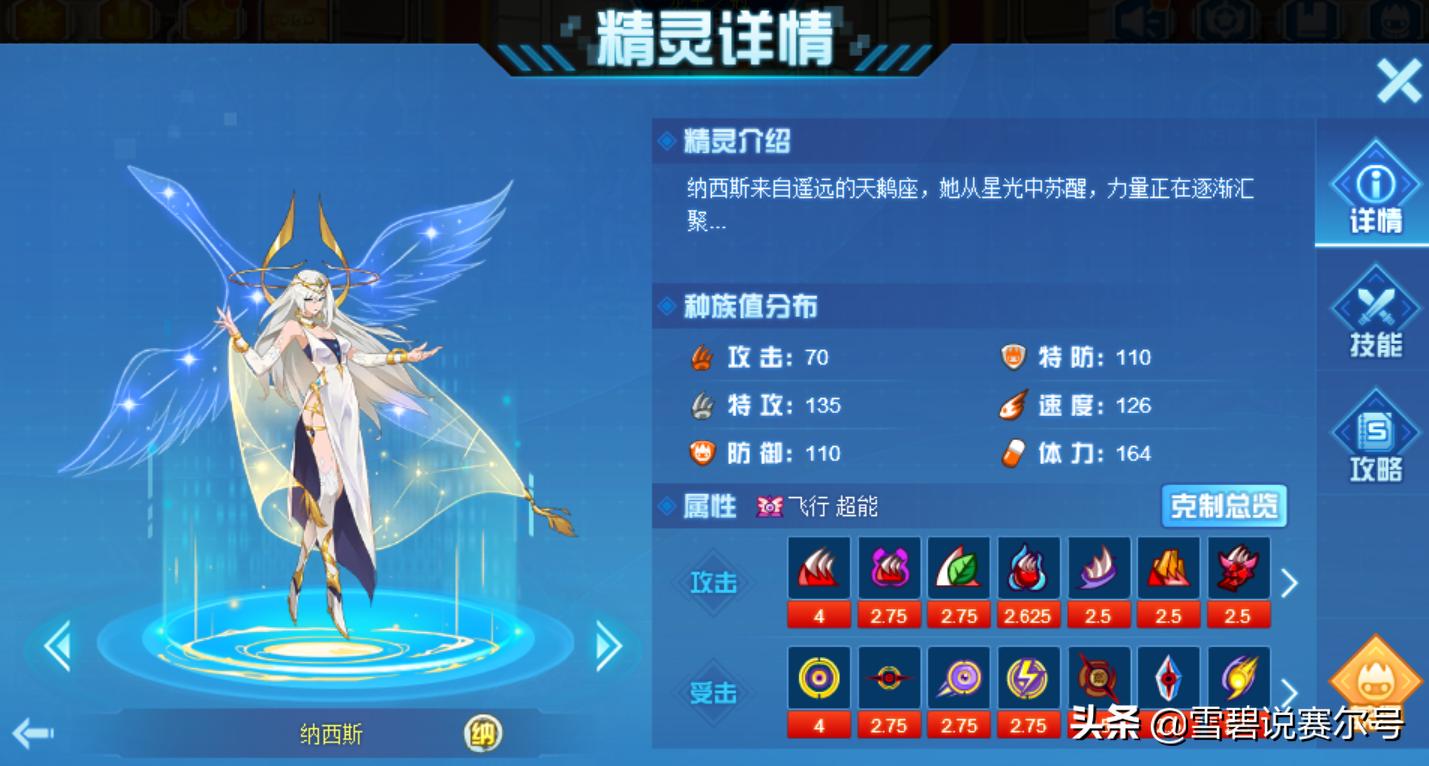This screenshot has width=1429, height=766.
Task: Open the pet head icon in the top-right bar
Action: [x=1395, y=20]
